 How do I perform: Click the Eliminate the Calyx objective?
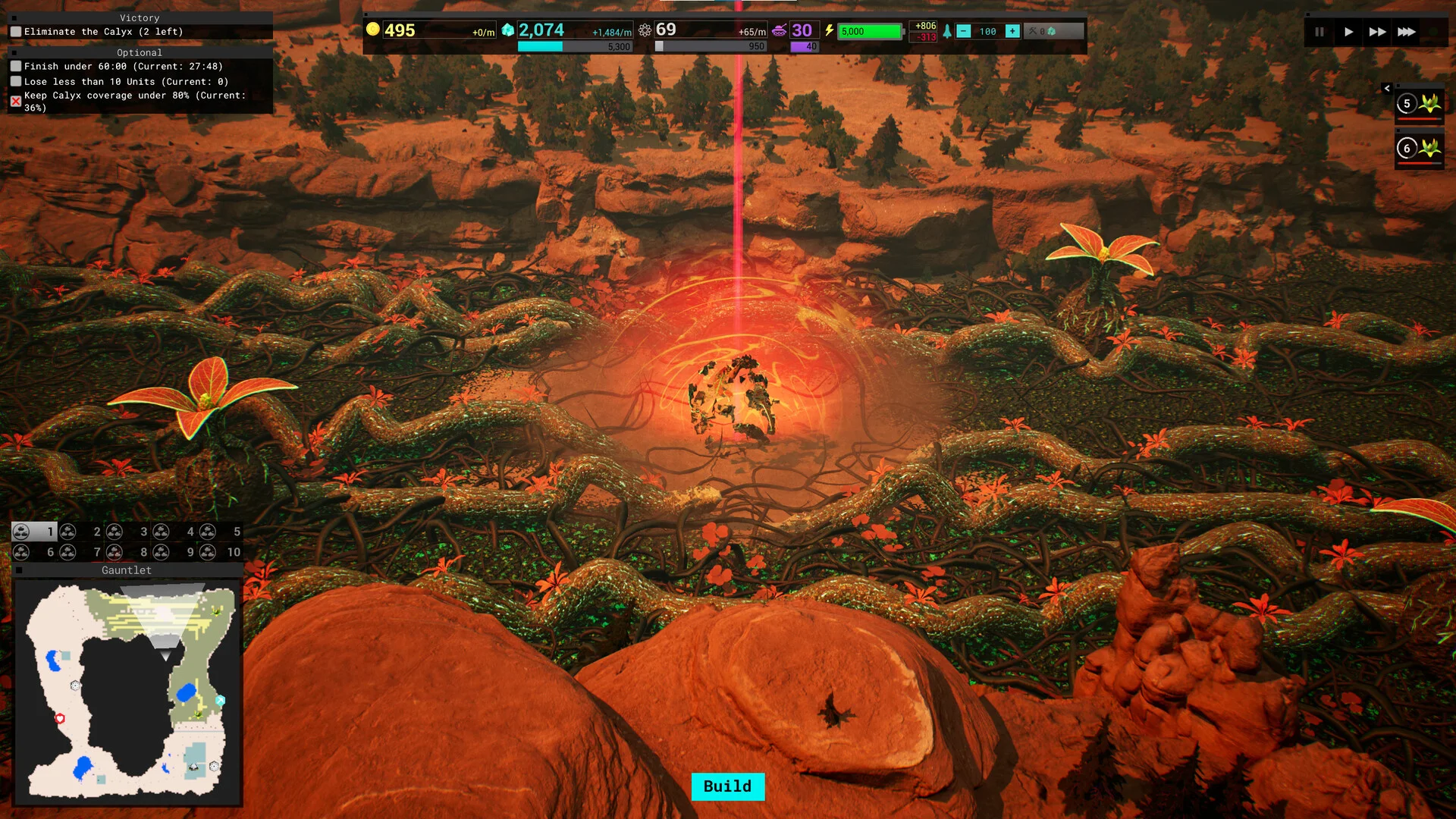pos(103,32)
